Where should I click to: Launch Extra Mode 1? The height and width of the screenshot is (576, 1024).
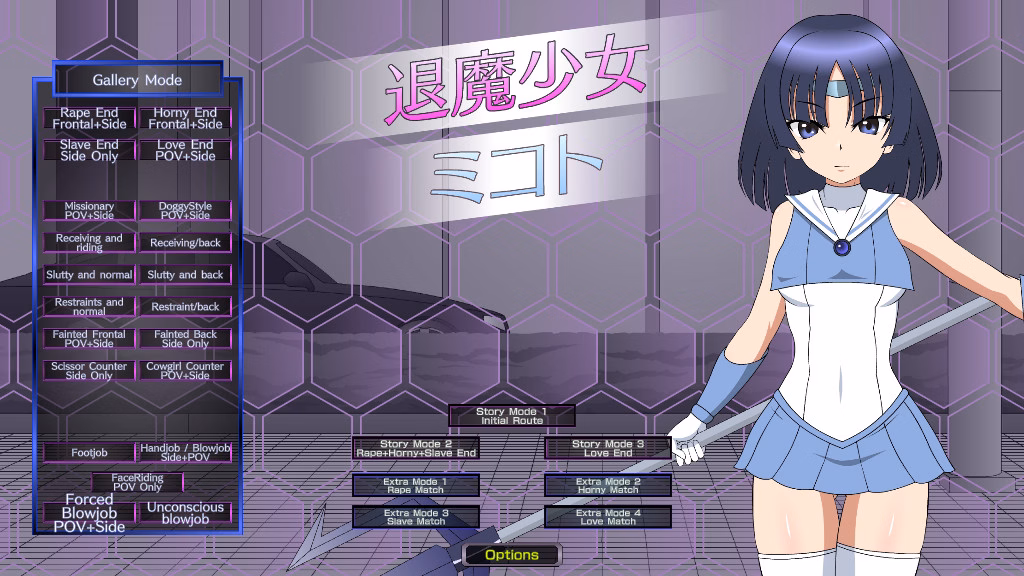[416, 486]
